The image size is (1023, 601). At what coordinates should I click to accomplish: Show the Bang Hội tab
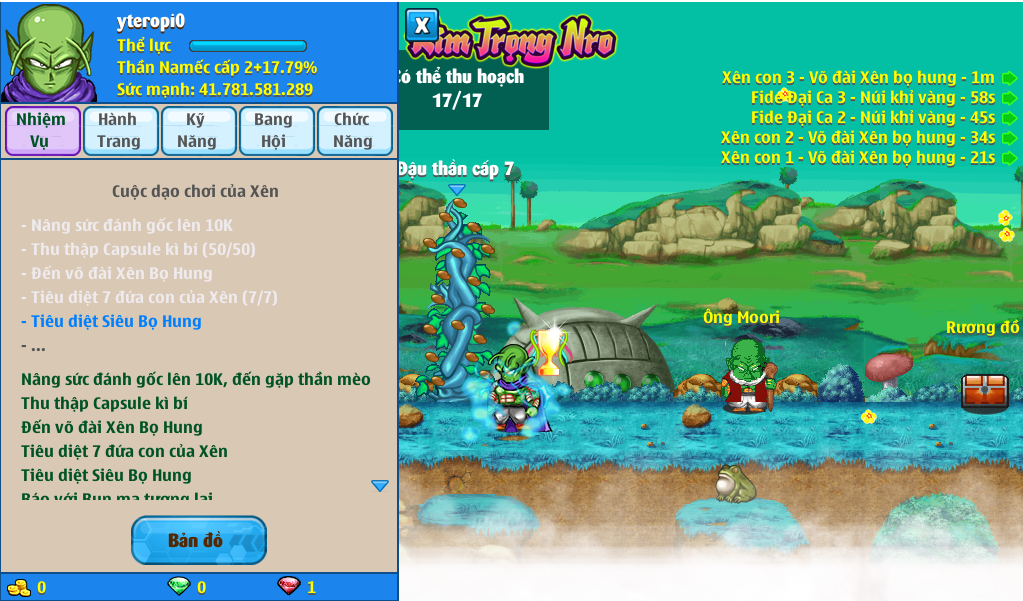point(274,131)
